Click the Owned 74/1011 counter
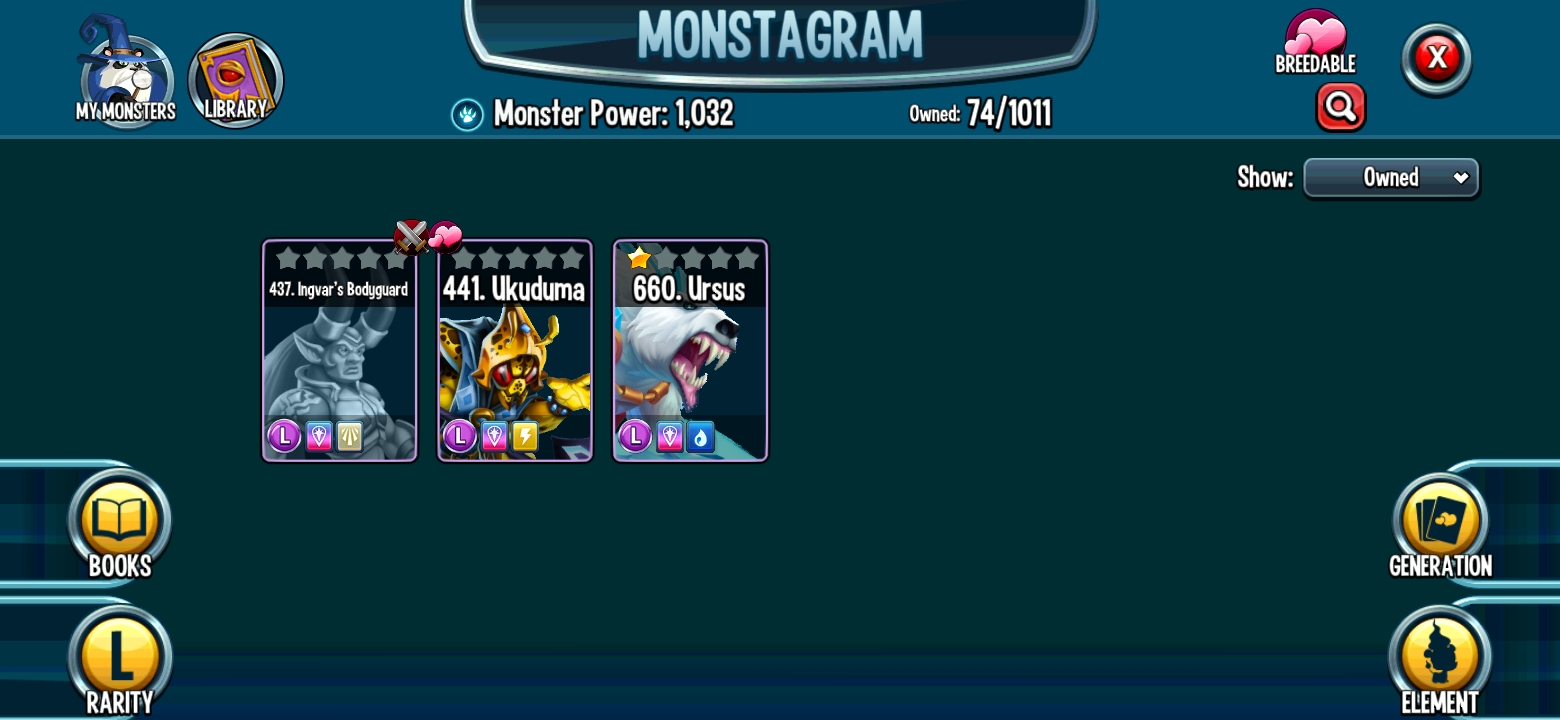 click(978, 113)
